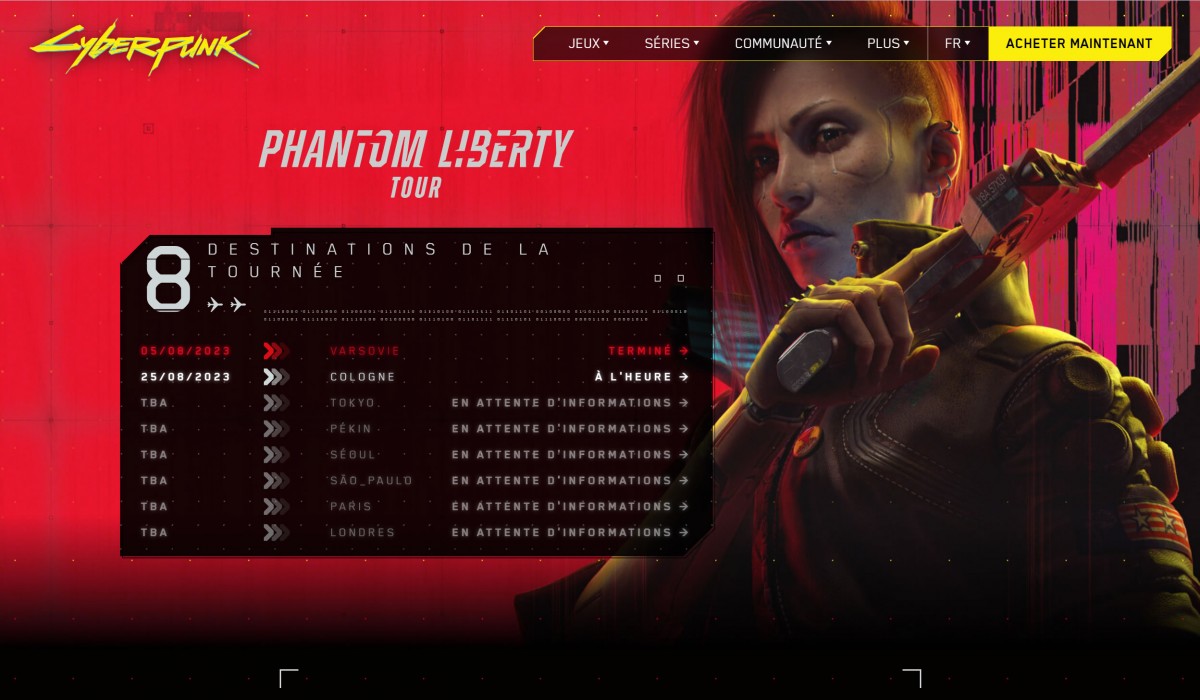This screenshot has height=700, width=1200.
Task: Select the Paris tour destination
Action: tap(350, 507)
